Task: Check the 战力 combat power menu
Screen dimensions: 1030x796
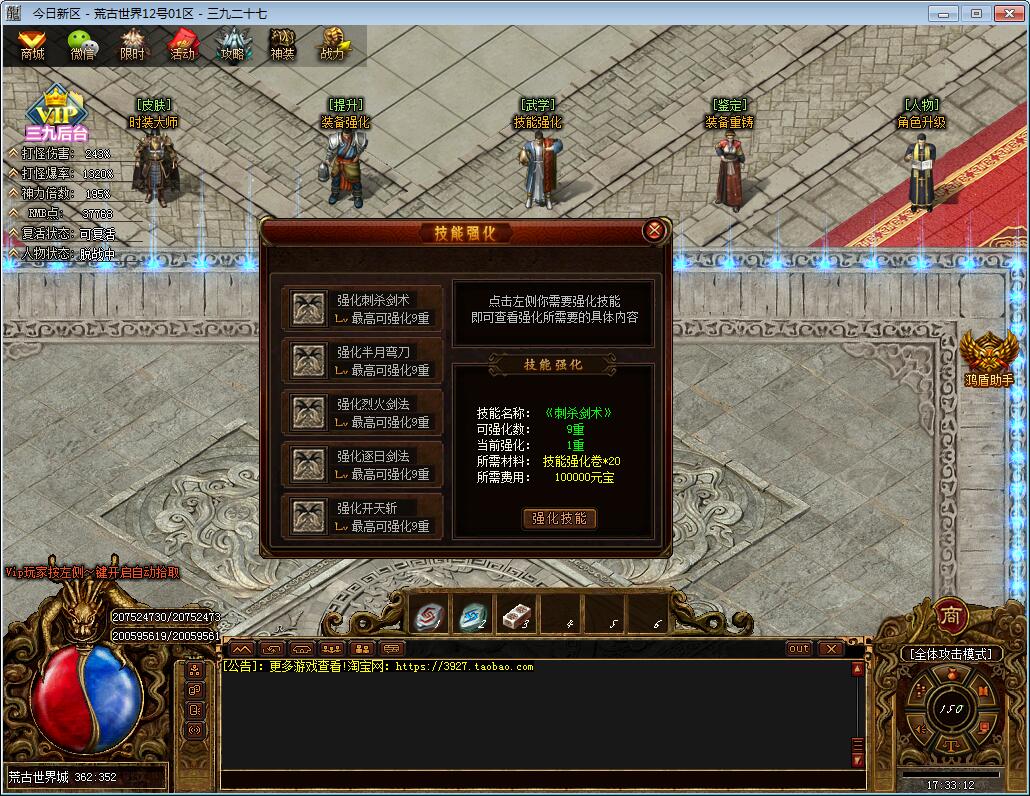Action: (332, 45)
